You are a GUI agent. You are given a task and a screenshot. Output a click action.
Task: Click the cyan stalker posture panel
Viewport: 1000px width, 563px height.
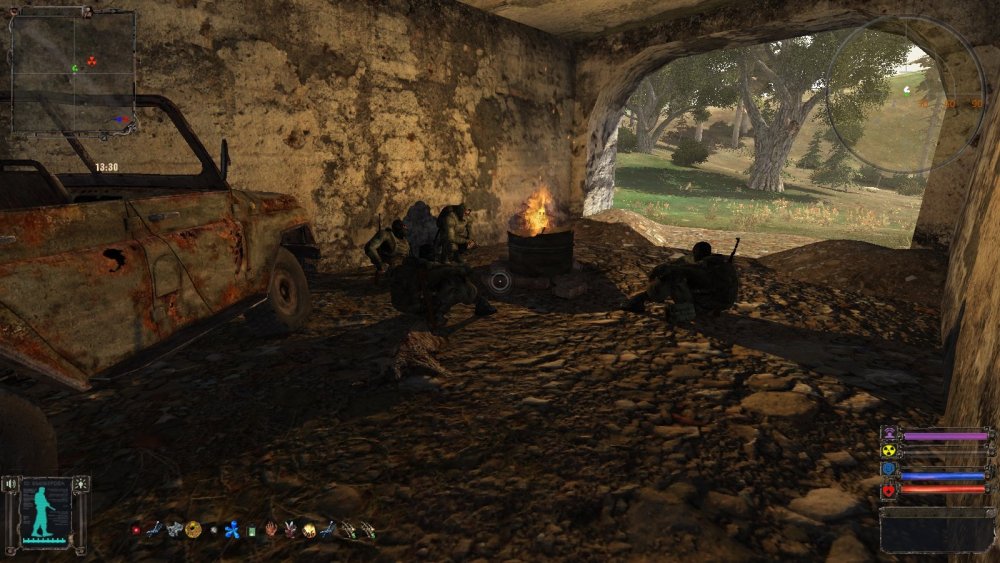[x=45, y=512]
